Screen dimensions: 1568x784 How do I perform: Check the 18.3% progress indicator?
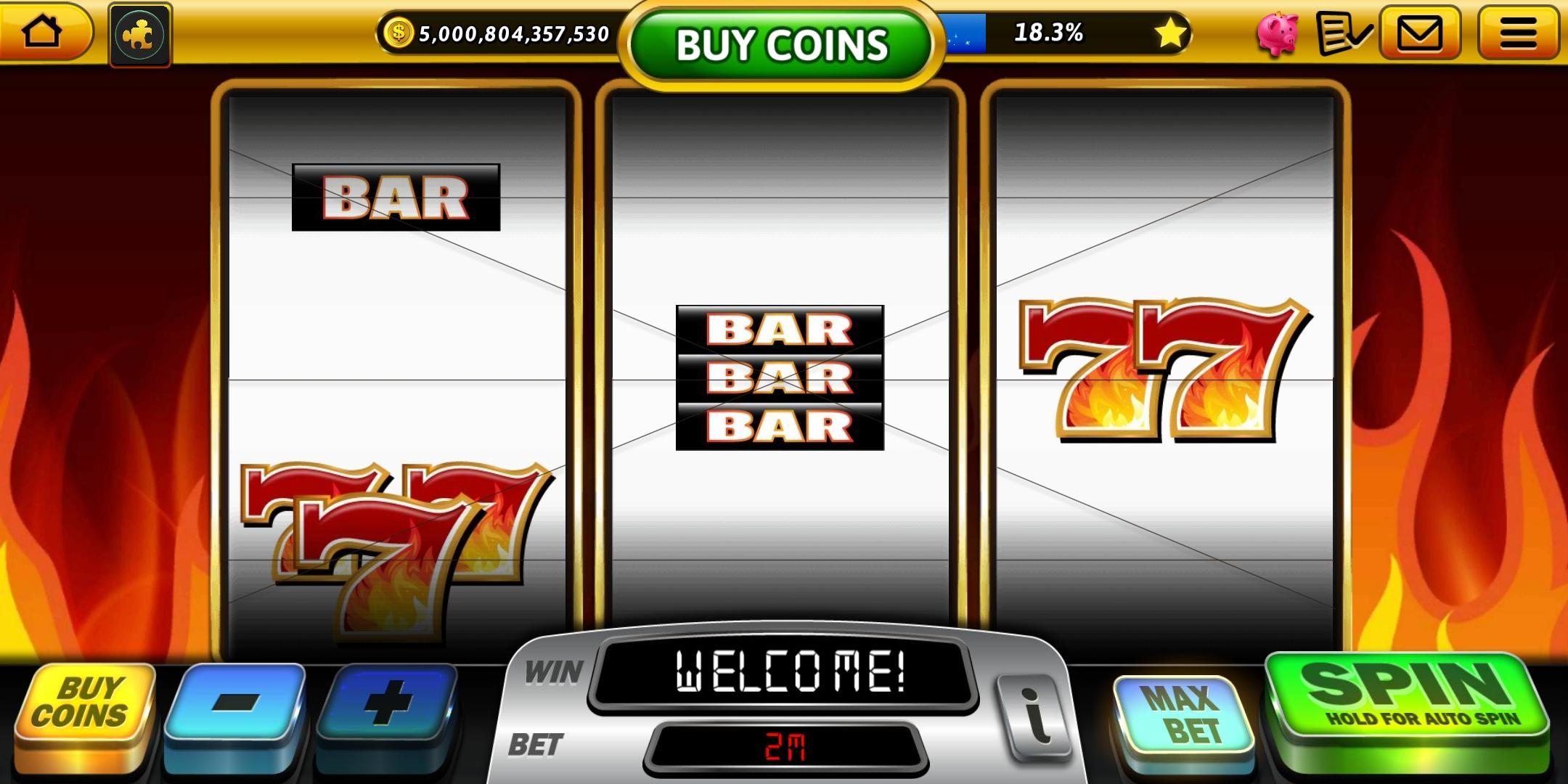pos(1050,30)
